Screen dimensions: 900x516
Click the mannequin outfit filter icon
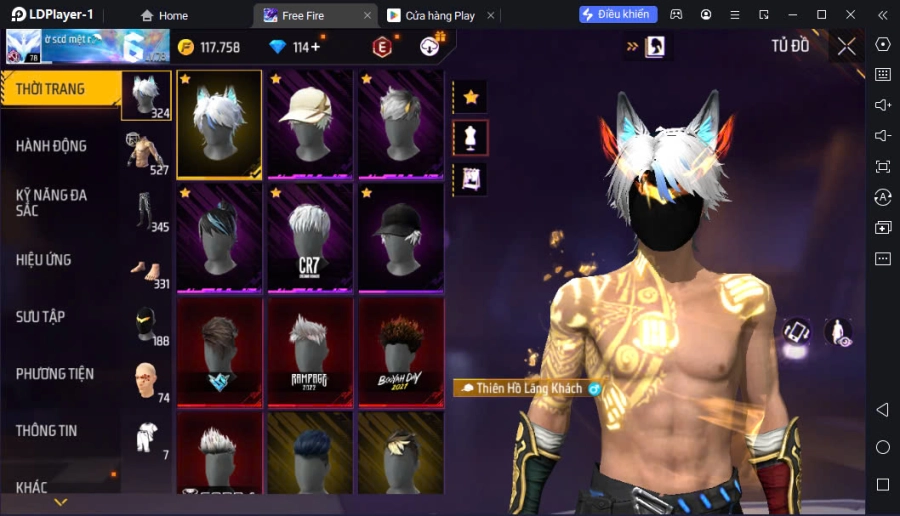point(471,138)
